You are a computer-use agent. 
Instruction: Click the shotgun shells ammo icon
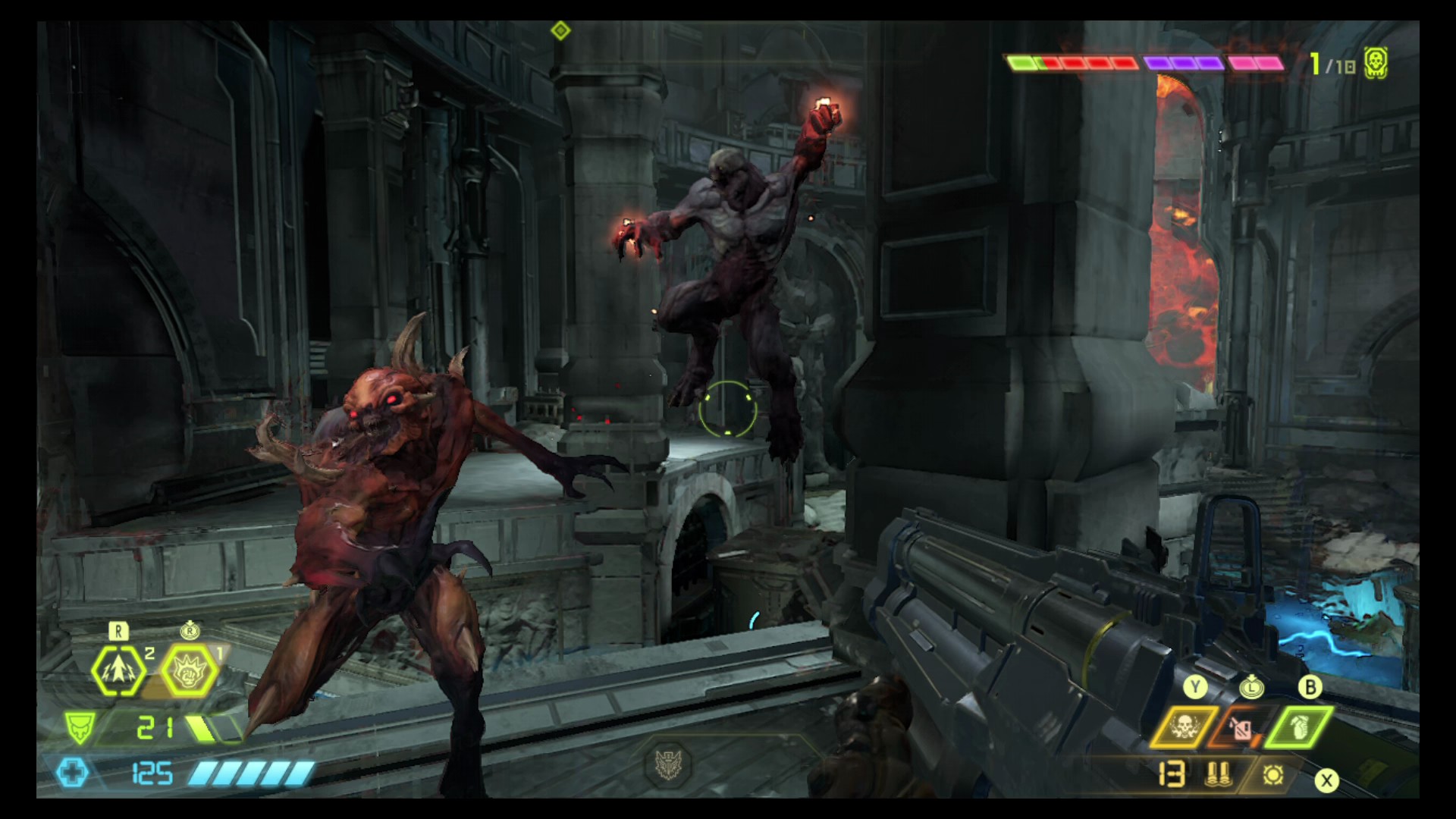tap(1217, 774)
